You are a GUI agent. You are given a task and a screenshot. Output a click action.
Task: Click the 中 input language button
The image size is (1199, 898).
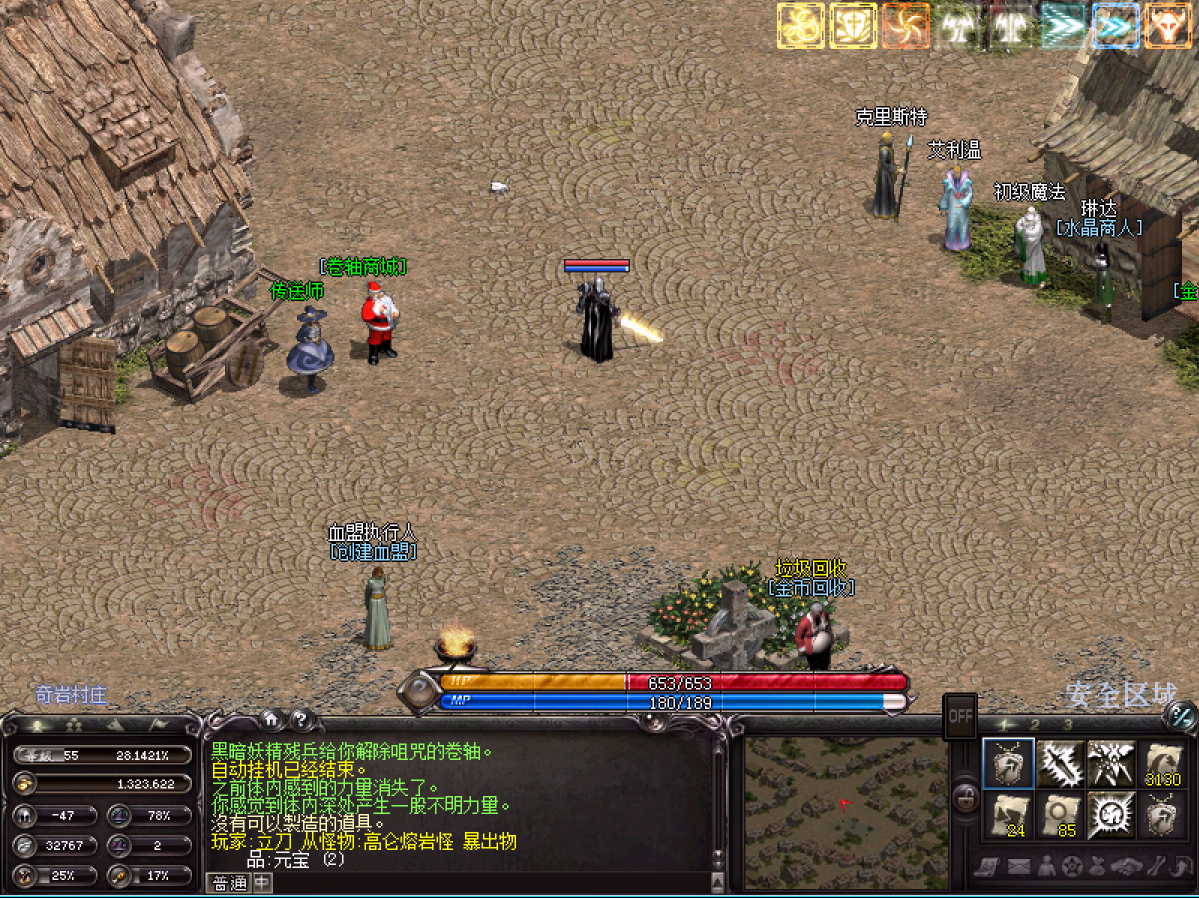[x=261, y=882]
